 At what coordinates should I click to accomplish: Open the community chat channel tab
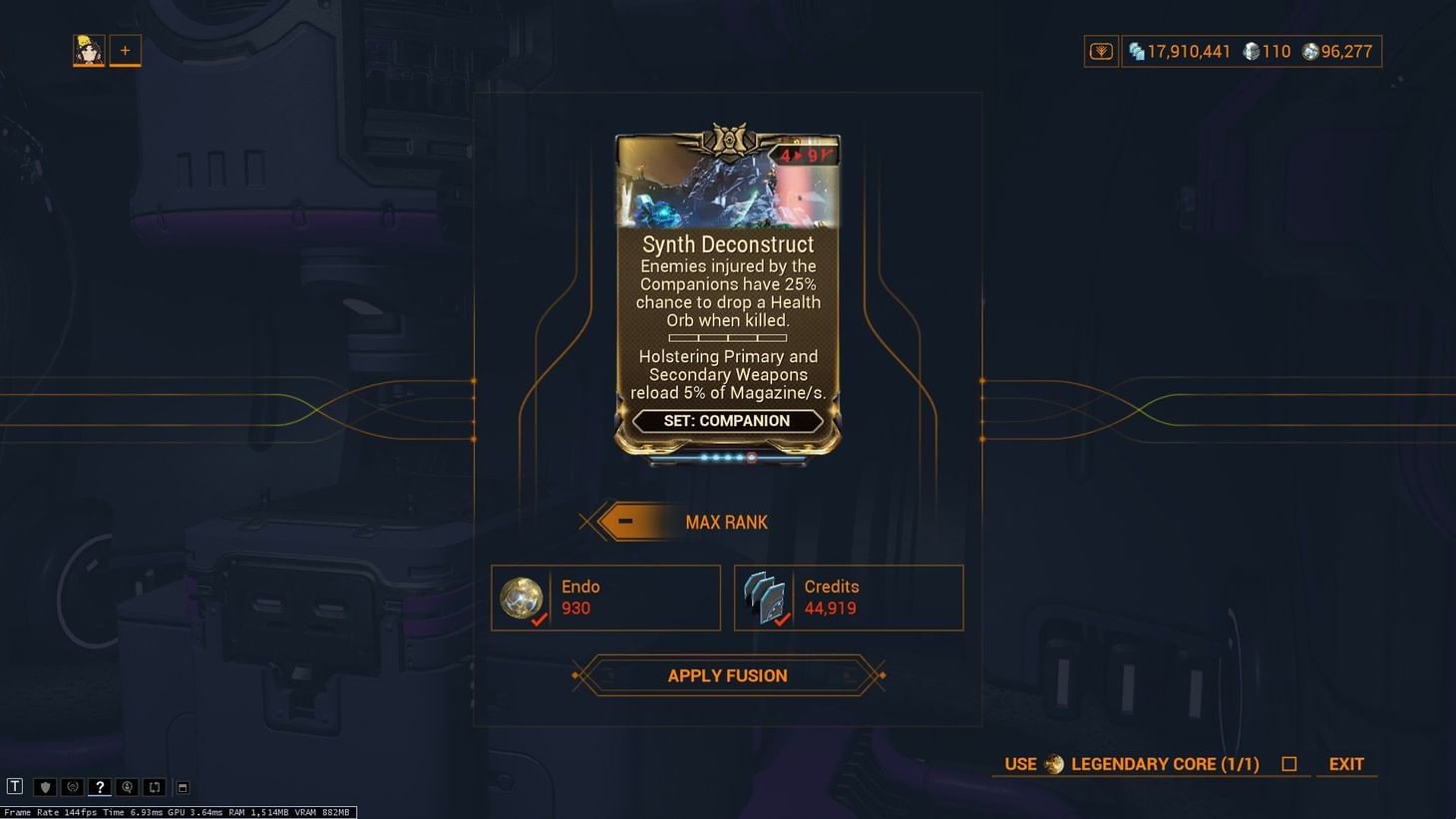[x=71, y=787]
